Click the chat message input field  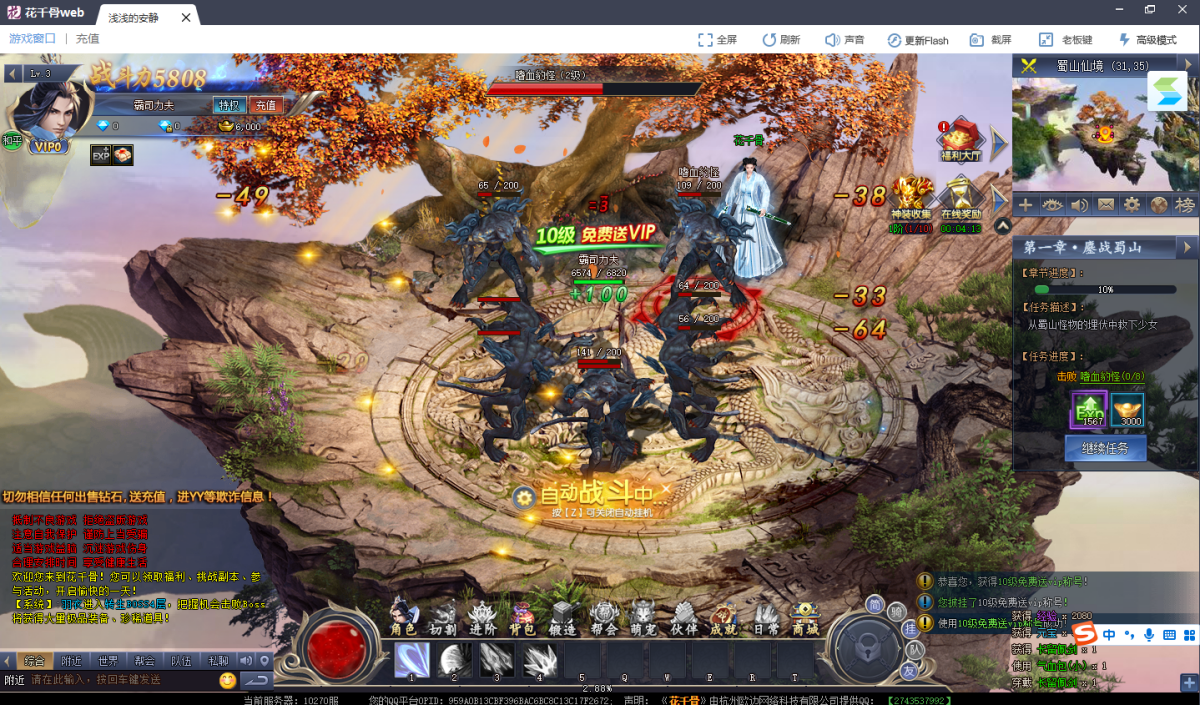120,680
